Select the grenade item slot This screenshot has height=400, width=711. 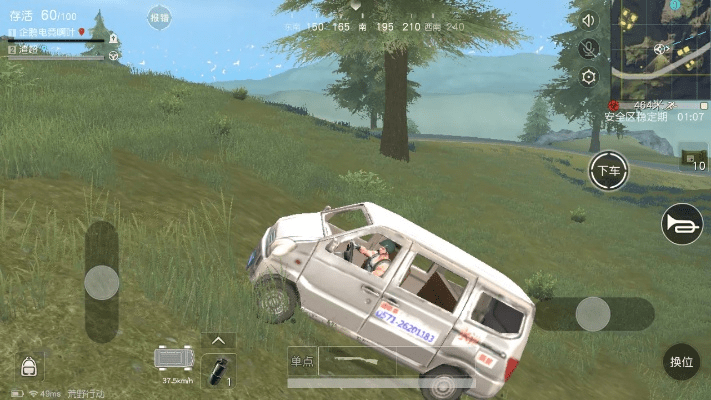218,369
